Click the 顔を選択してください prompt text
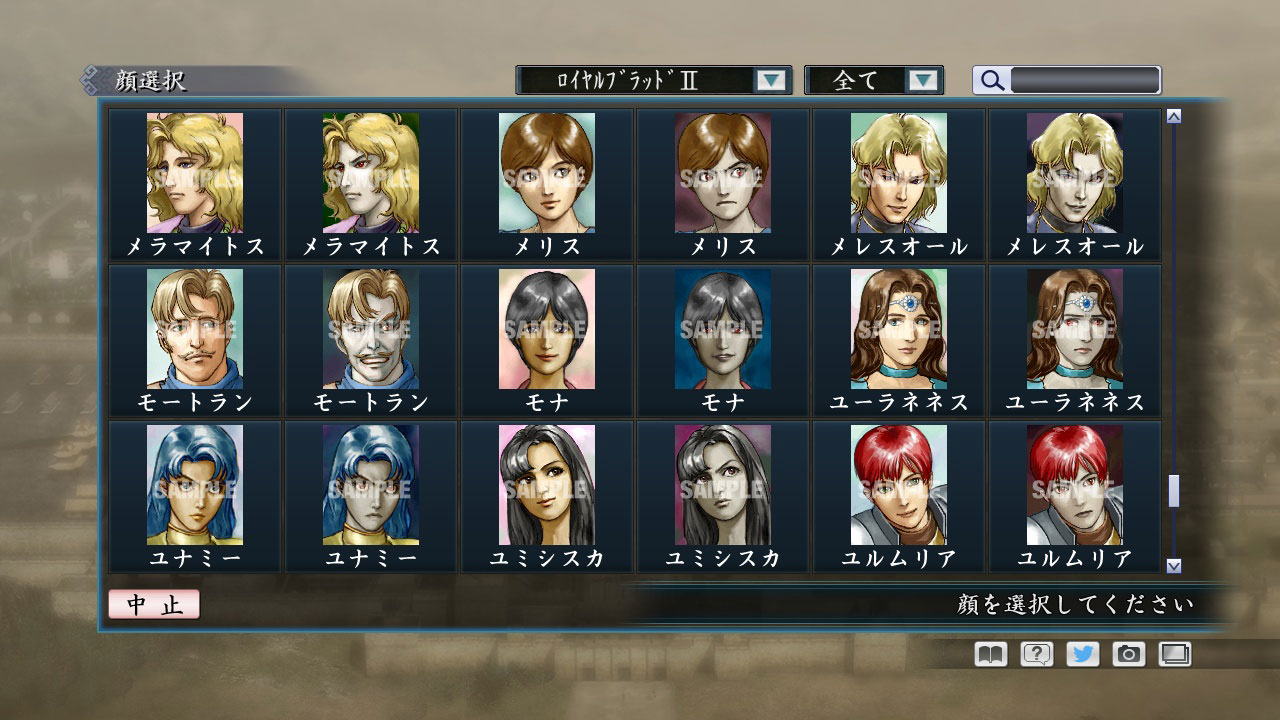The image size is (1280, 720). click(1070, 606)
